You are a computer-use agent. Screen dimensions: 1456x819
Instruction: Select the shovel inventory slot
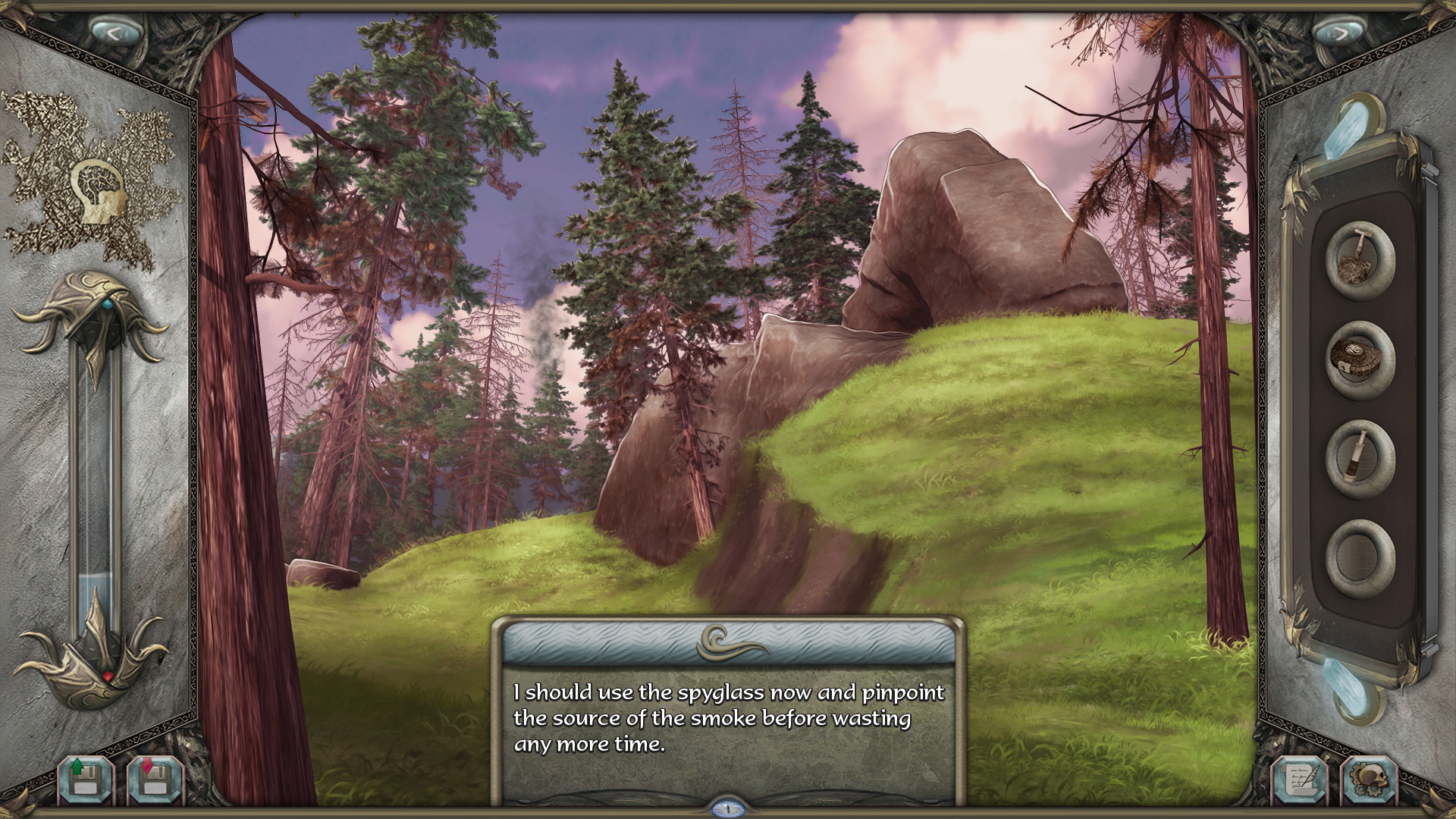tap(1359, 259)
